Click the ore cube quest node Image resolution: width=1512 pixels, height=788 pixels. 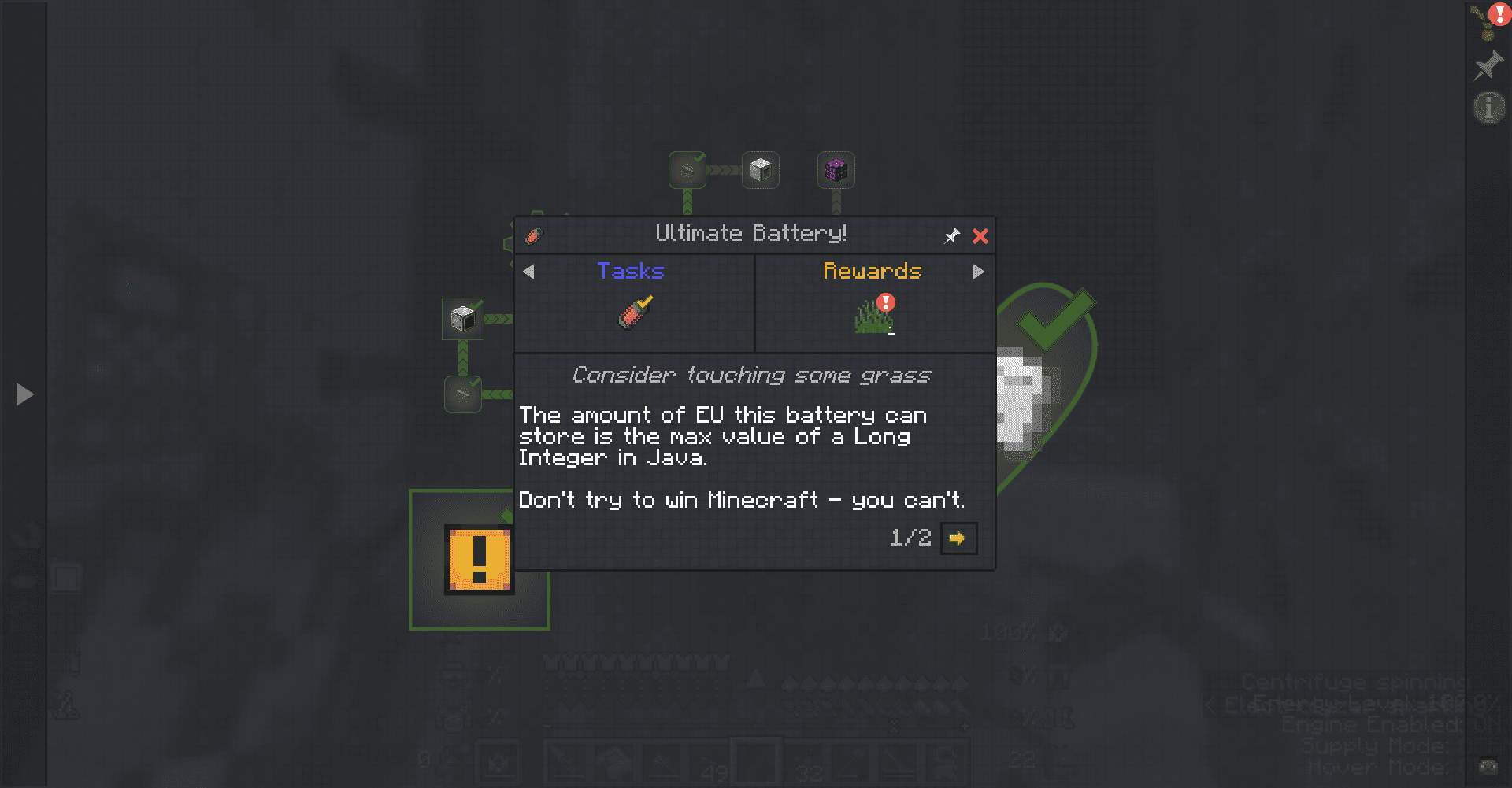point(760,169)
